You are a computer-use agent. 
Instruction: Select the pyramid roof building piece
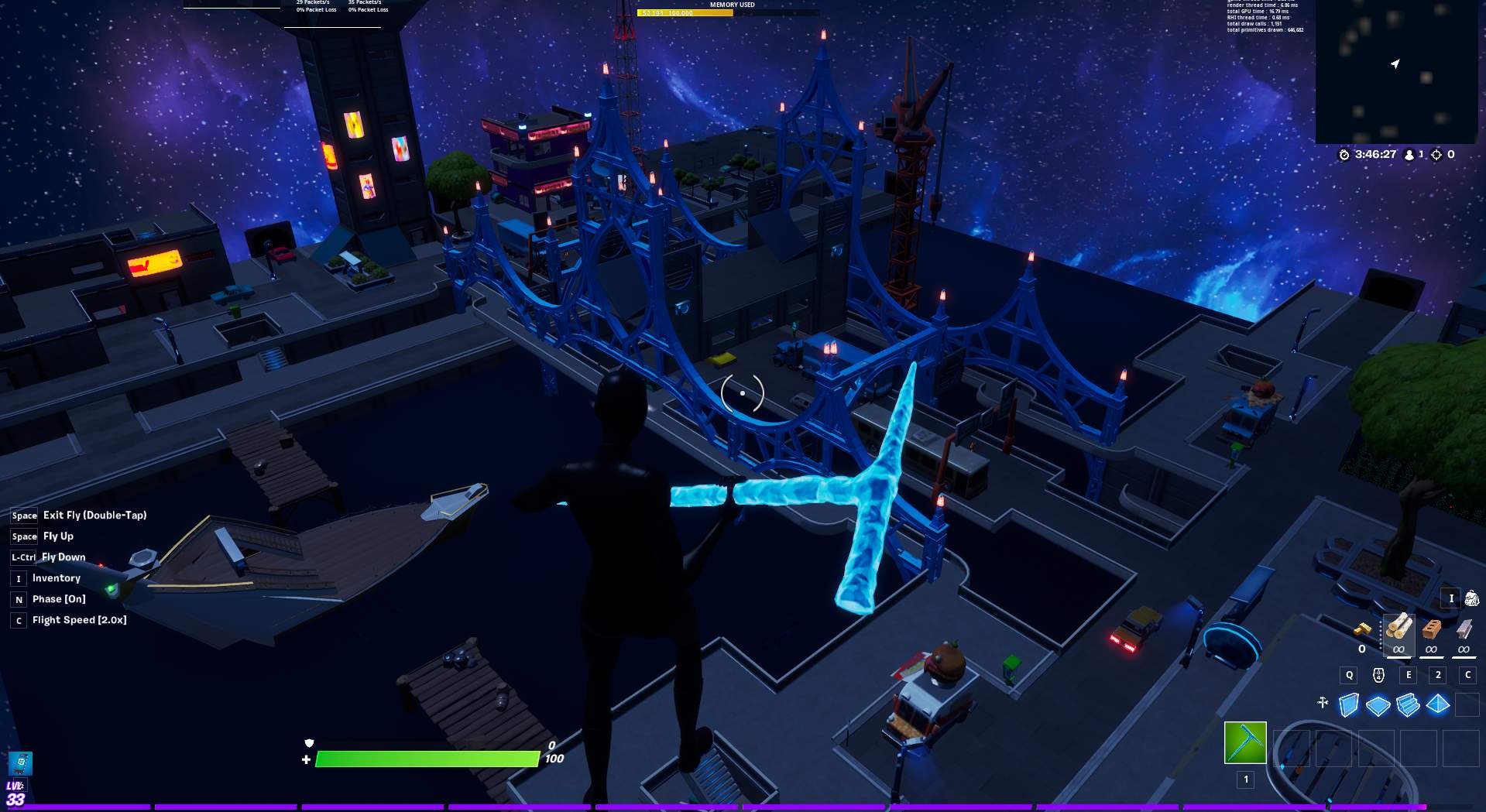[x=1438, y=705]
